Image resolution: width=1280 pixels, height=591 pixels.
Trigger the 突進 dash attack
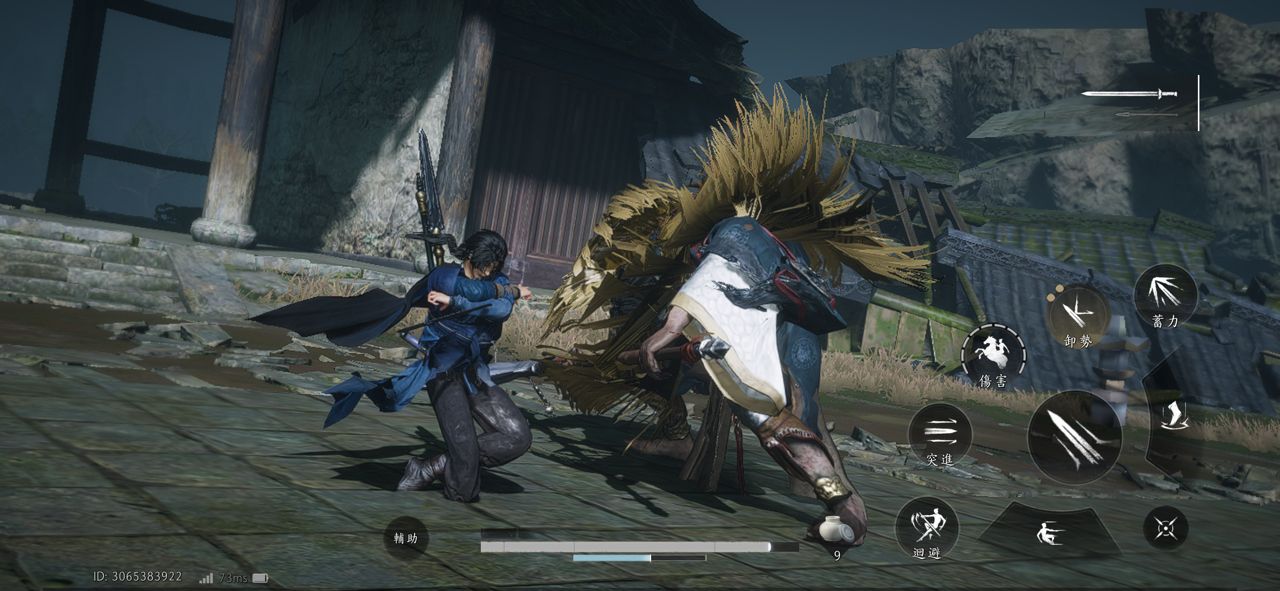point(940,435)
